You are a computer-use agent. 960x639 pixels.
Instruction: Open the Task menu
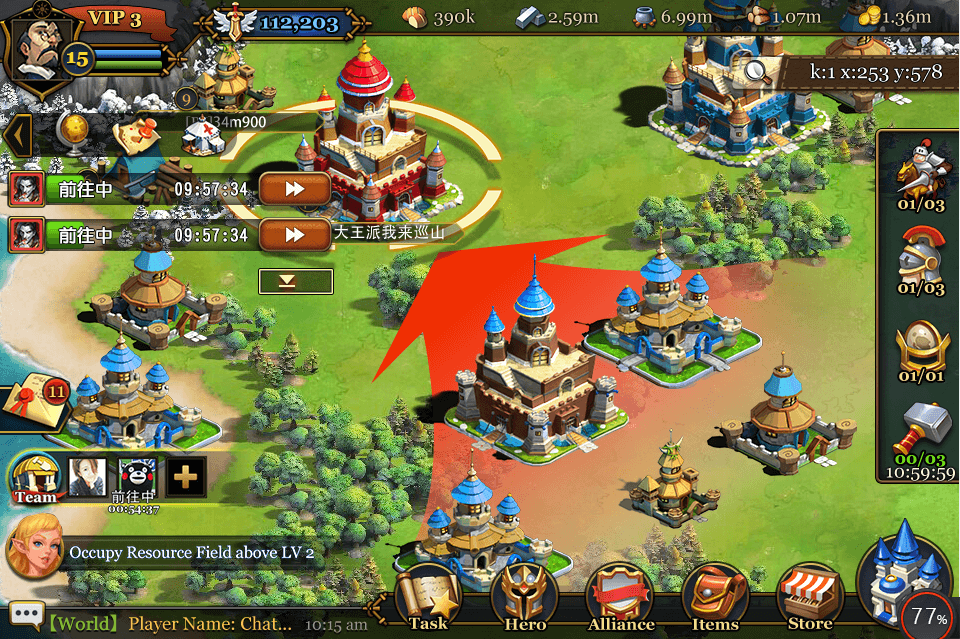(428, 600)
